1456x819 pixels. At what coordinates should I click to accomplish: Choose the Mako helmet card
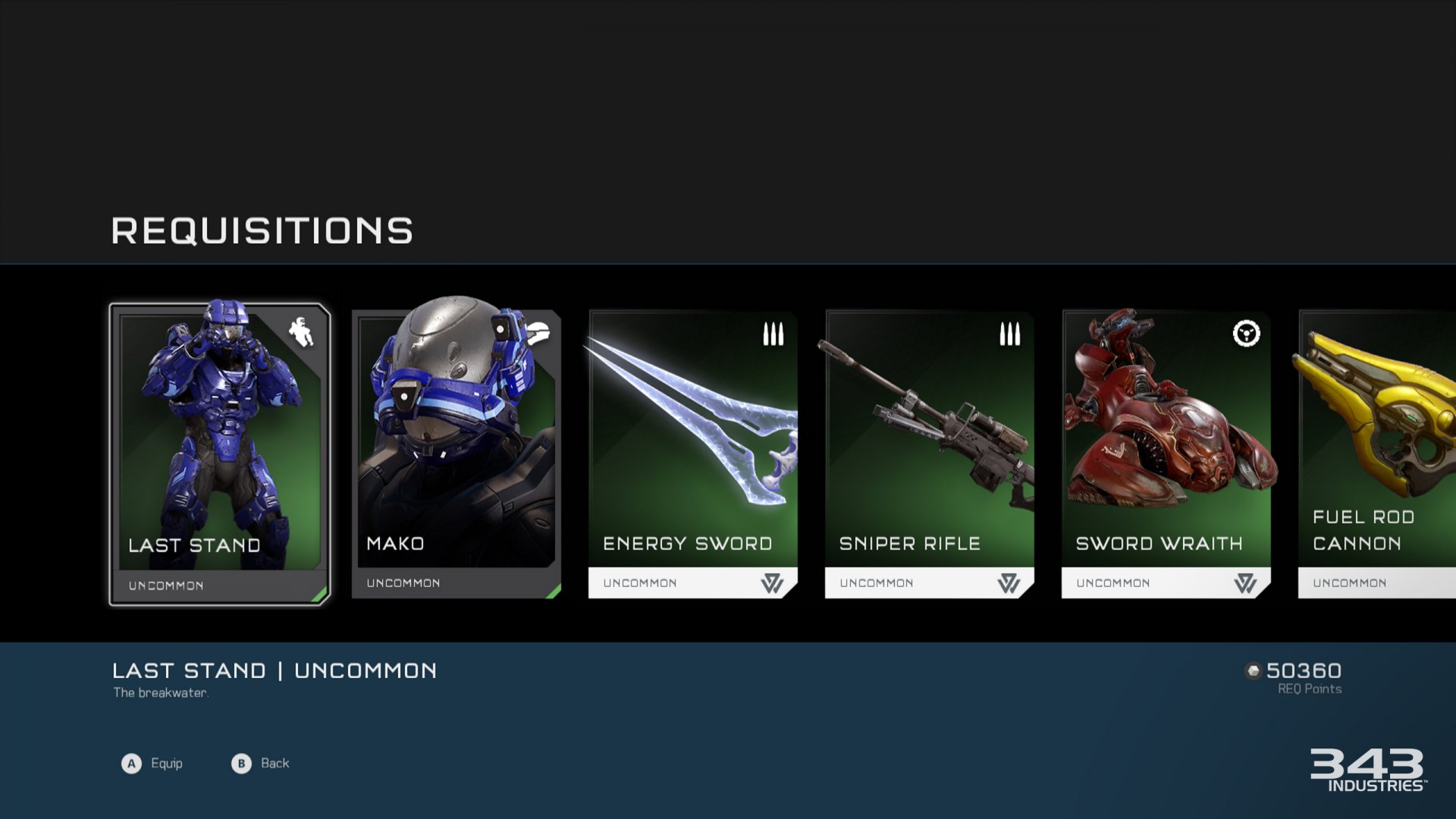(456, 453)
